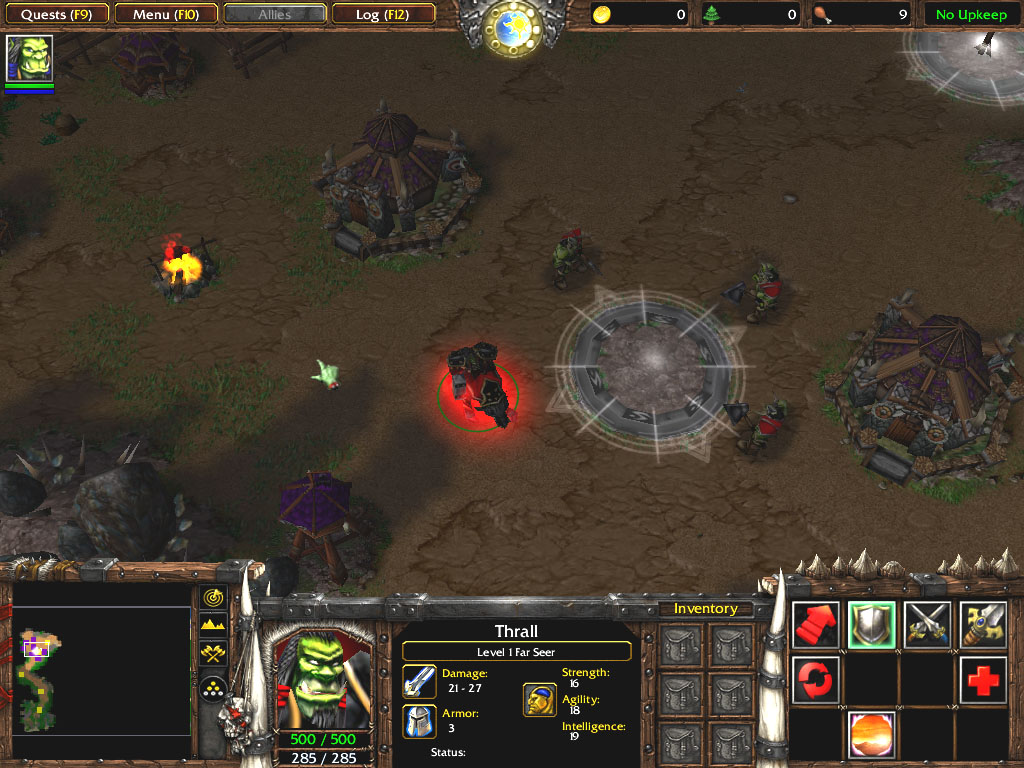Select the red arrow Move command
Viewport: 1024px width, 768px height.
[x=815, y=625]
